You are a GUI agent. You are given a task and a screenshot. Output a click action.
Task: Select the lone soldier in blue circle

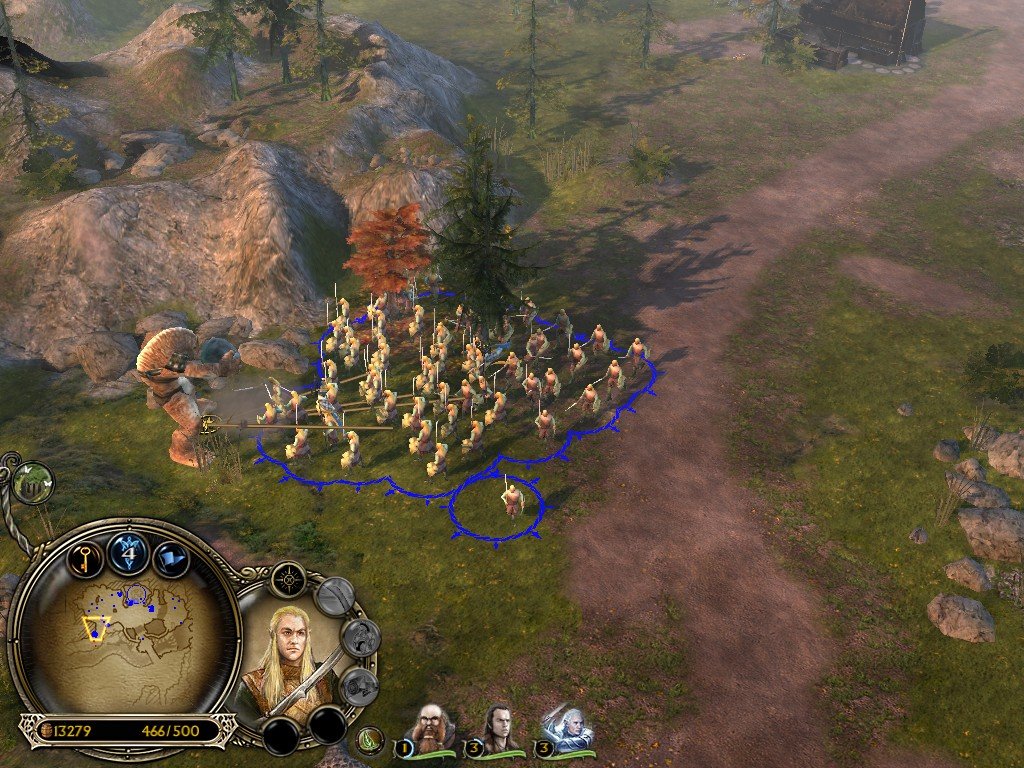[x=511, y=497]
